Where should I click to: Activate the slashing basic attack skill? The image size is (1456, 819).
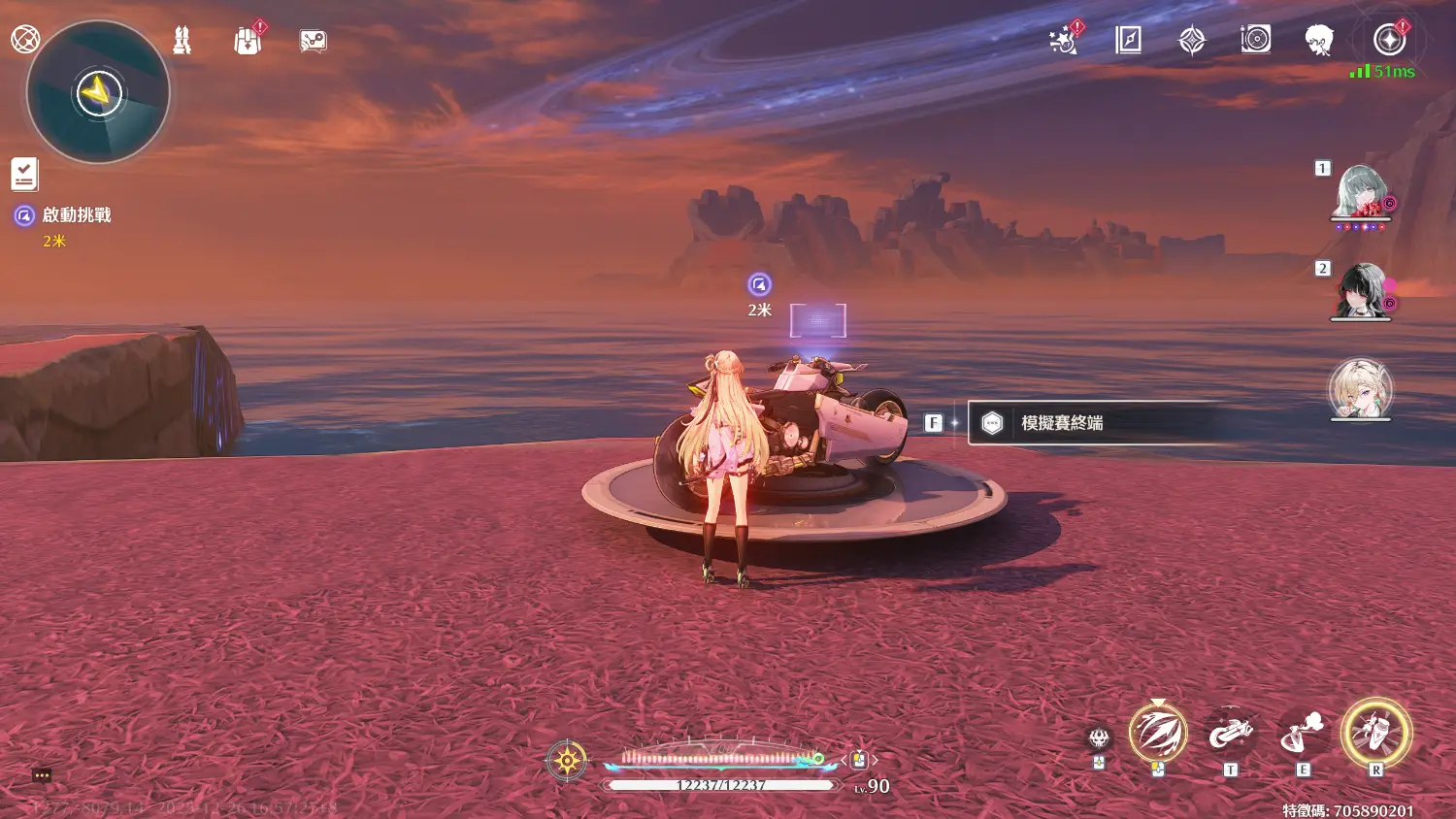tap(1157, 733)
